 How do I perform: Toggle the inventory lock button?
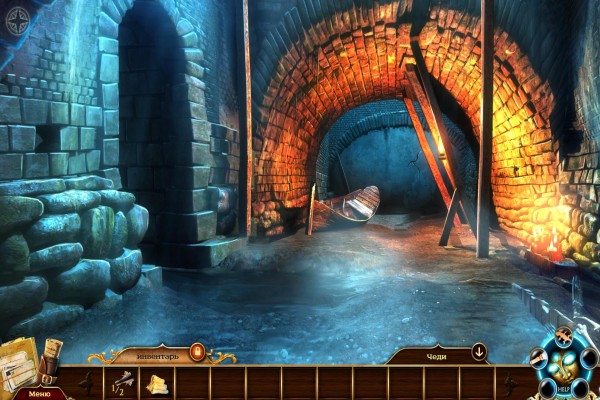point(197,352)
